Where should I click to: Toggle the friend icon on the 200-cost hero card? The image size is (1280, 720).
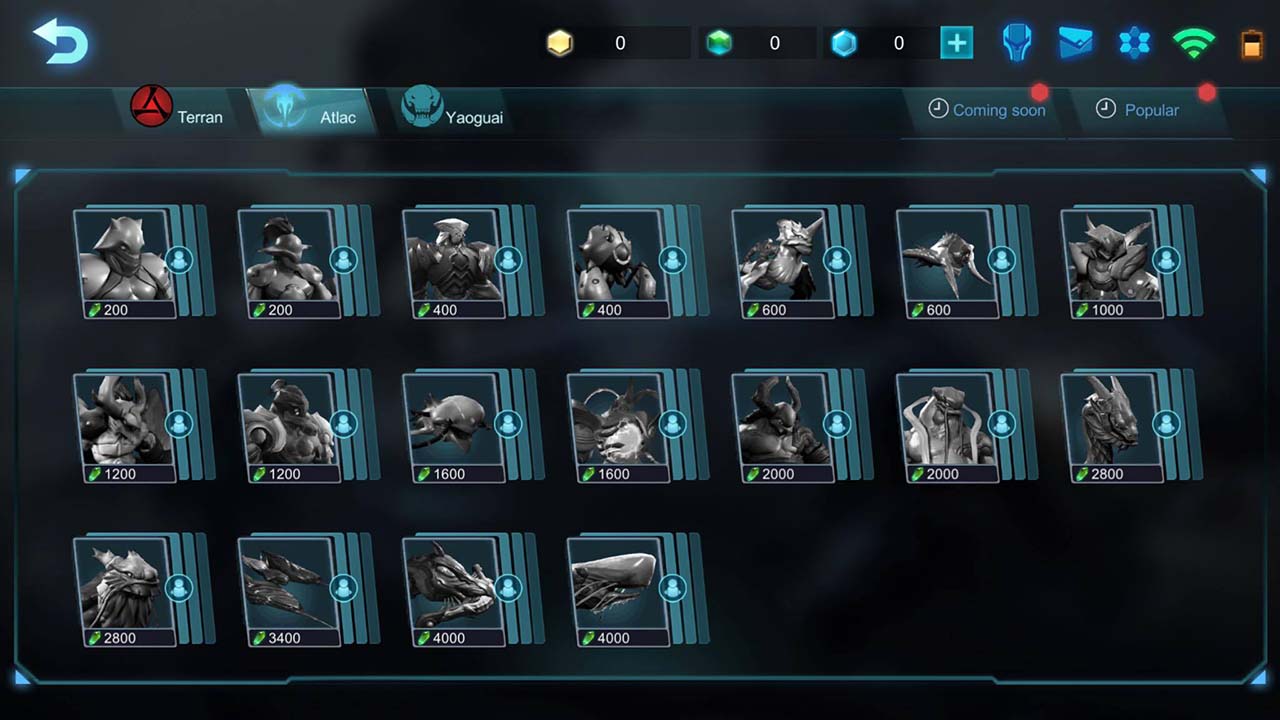180,259
